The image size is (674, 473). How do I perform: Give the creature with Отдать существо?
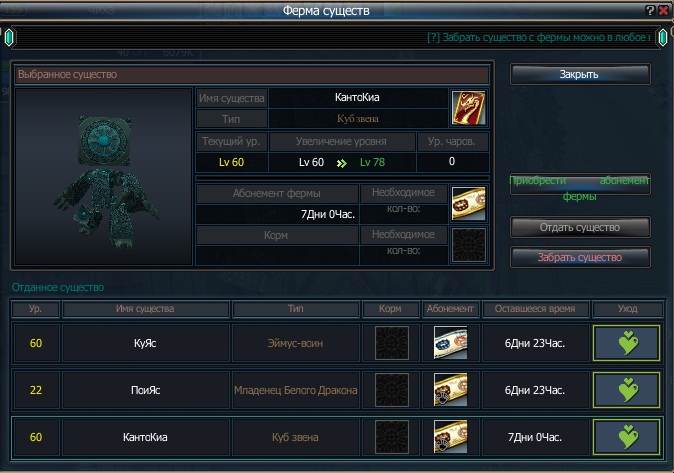(x=580, y=227)
